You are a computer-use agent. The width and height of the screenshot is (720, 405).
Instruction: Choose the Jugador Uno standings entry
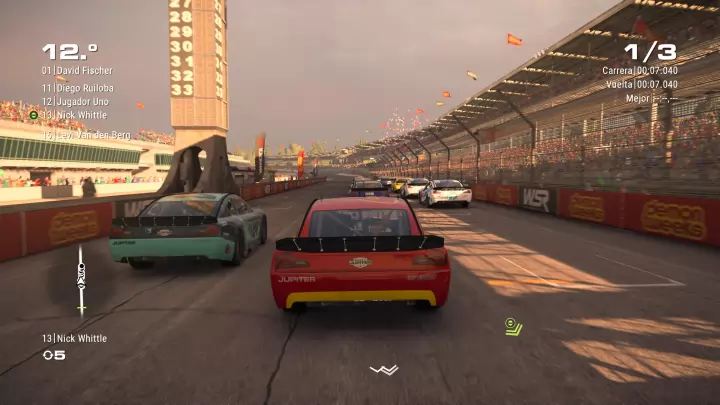tap(76, 101)
